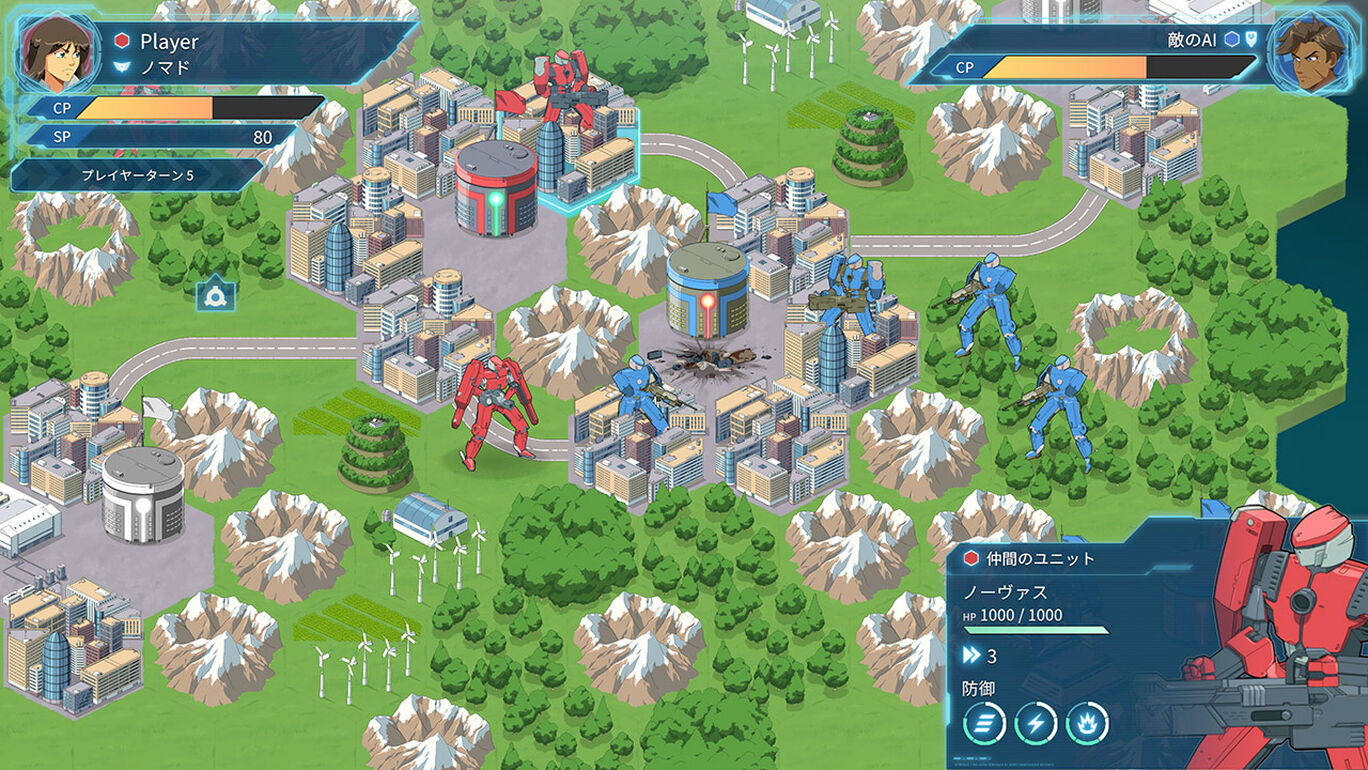This screenshot has width=1368, height=770.
Task: Select the enemy AI commander portrait
Action: 1315,50
